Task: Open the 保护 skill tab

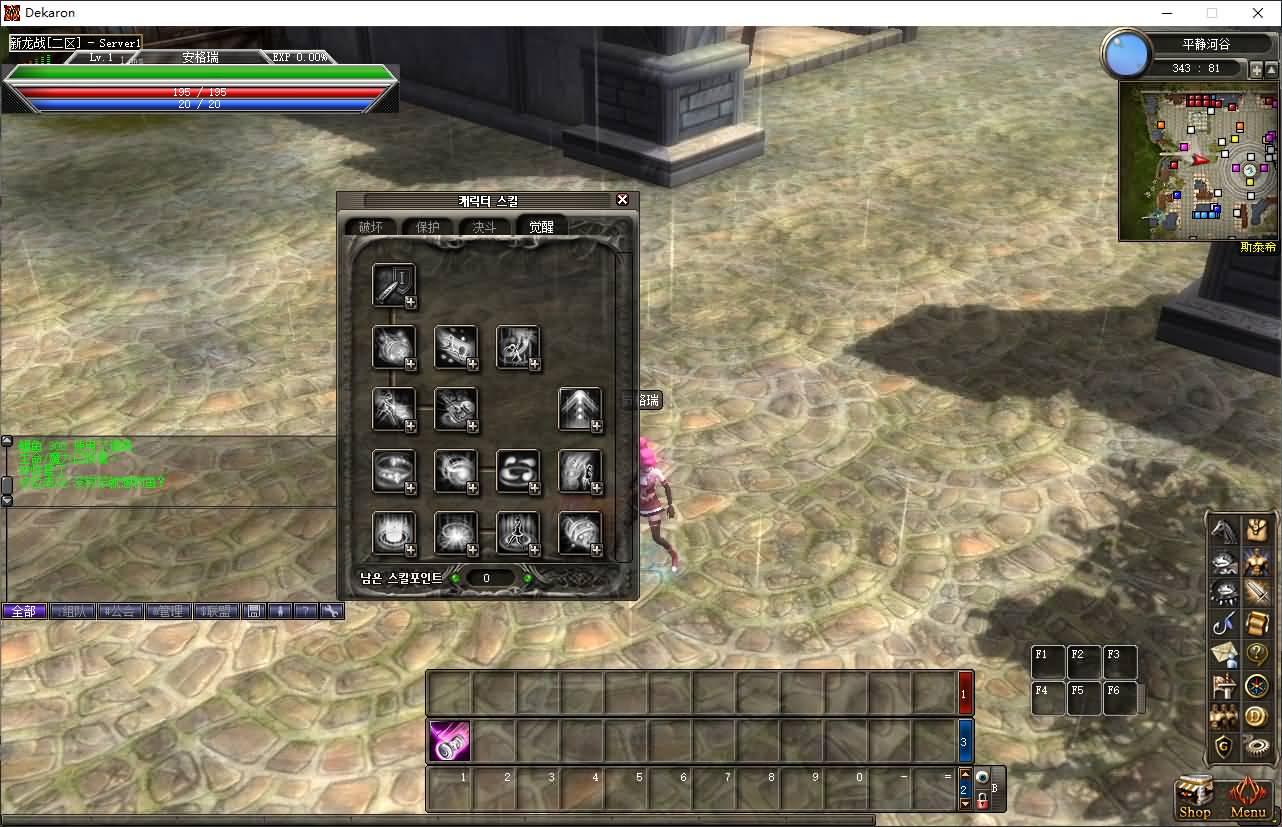Action: 427,227
